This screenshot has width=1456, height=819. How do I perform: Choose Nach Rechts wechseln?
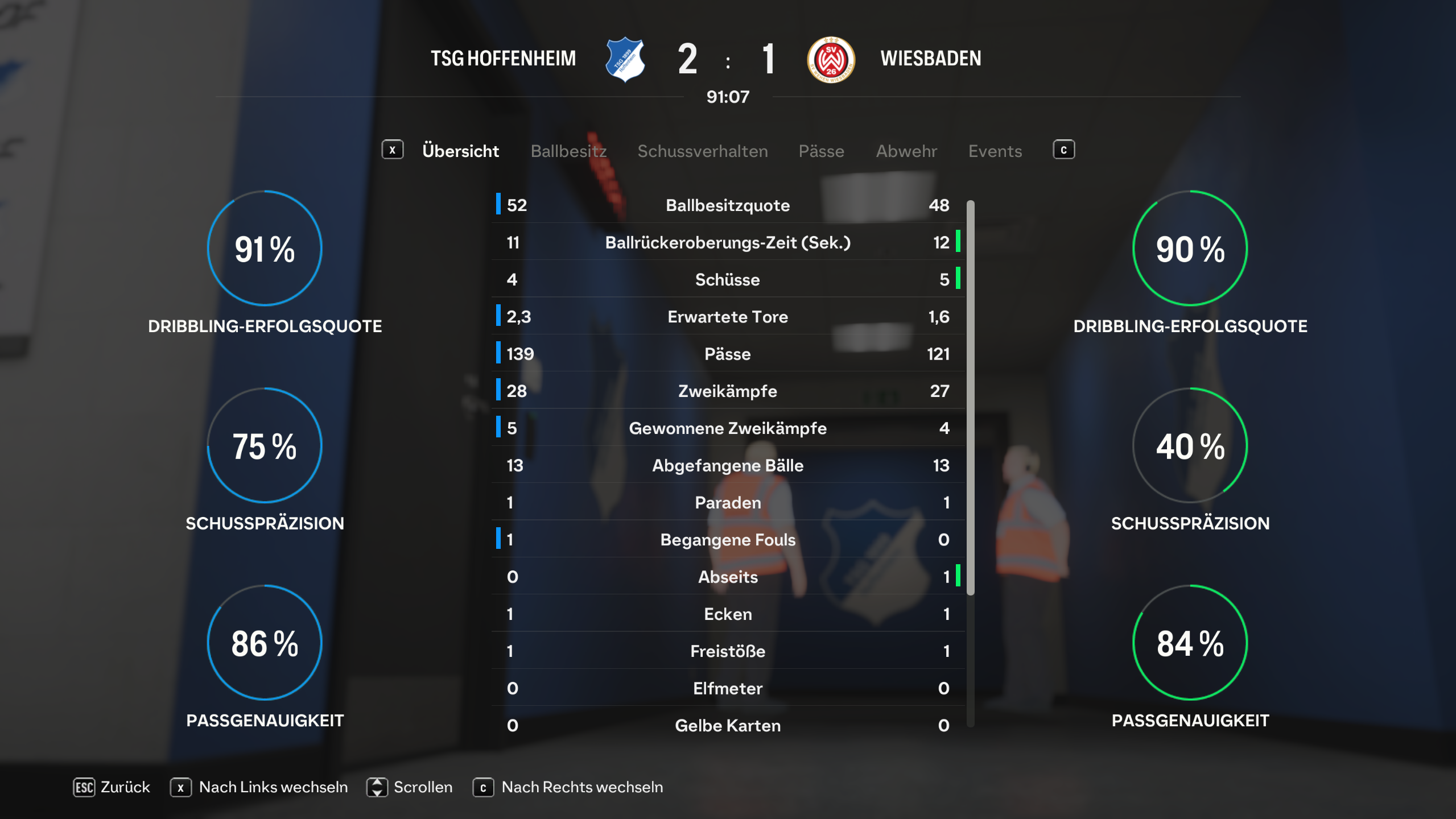tap(568, 787)
